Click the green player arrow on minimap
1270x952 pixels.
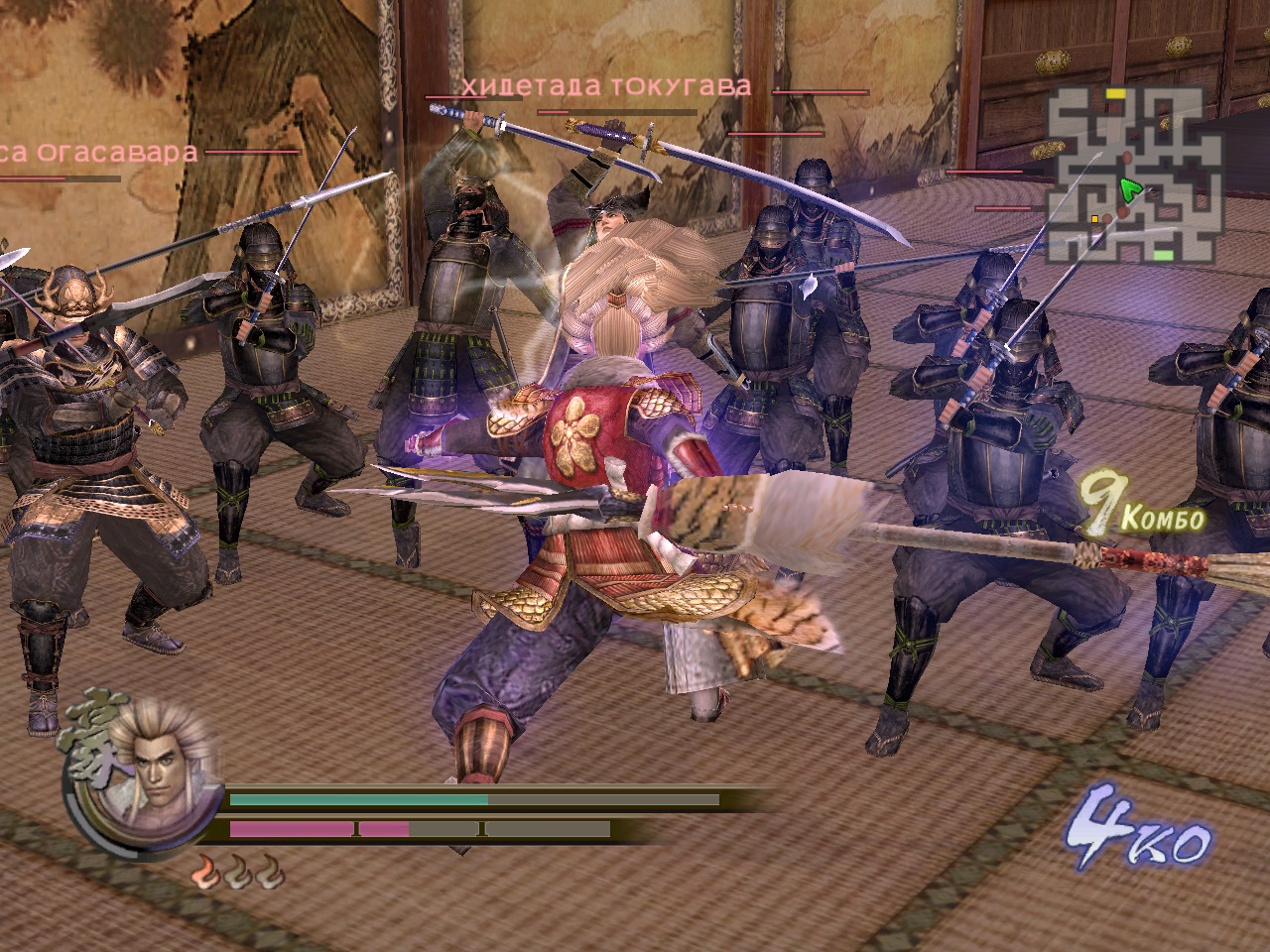pyautogui.click(x=1129, y=188)
